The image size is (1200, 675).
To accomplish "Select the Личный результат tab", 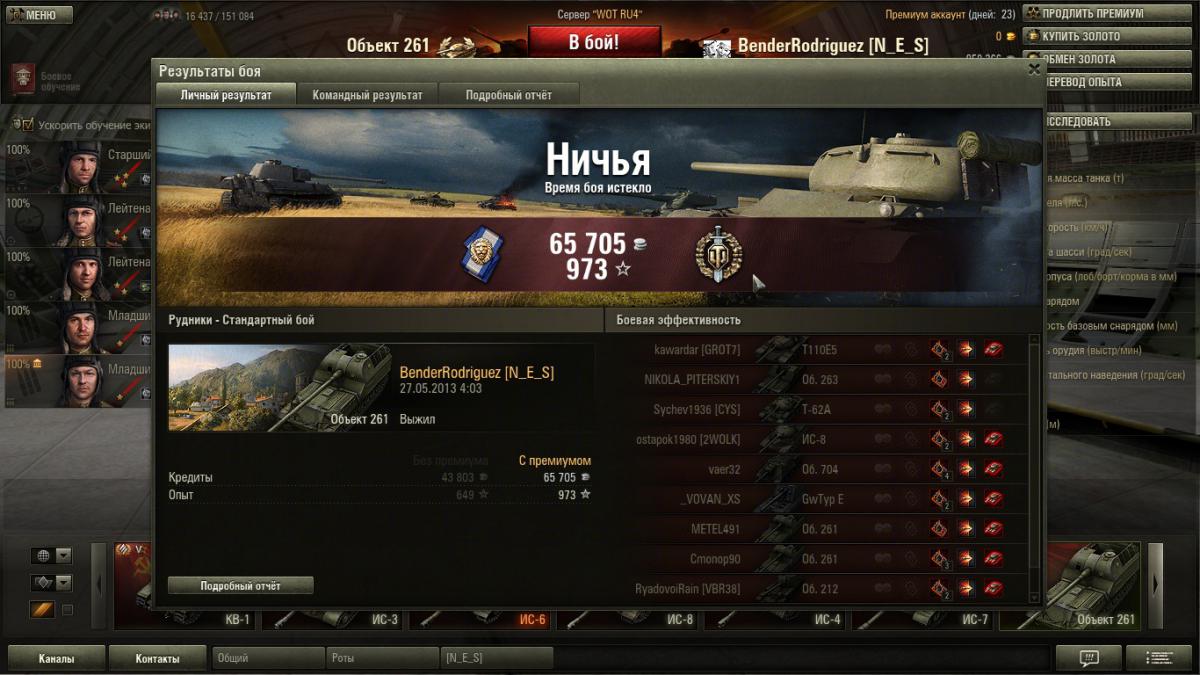I will pos(225,95).
